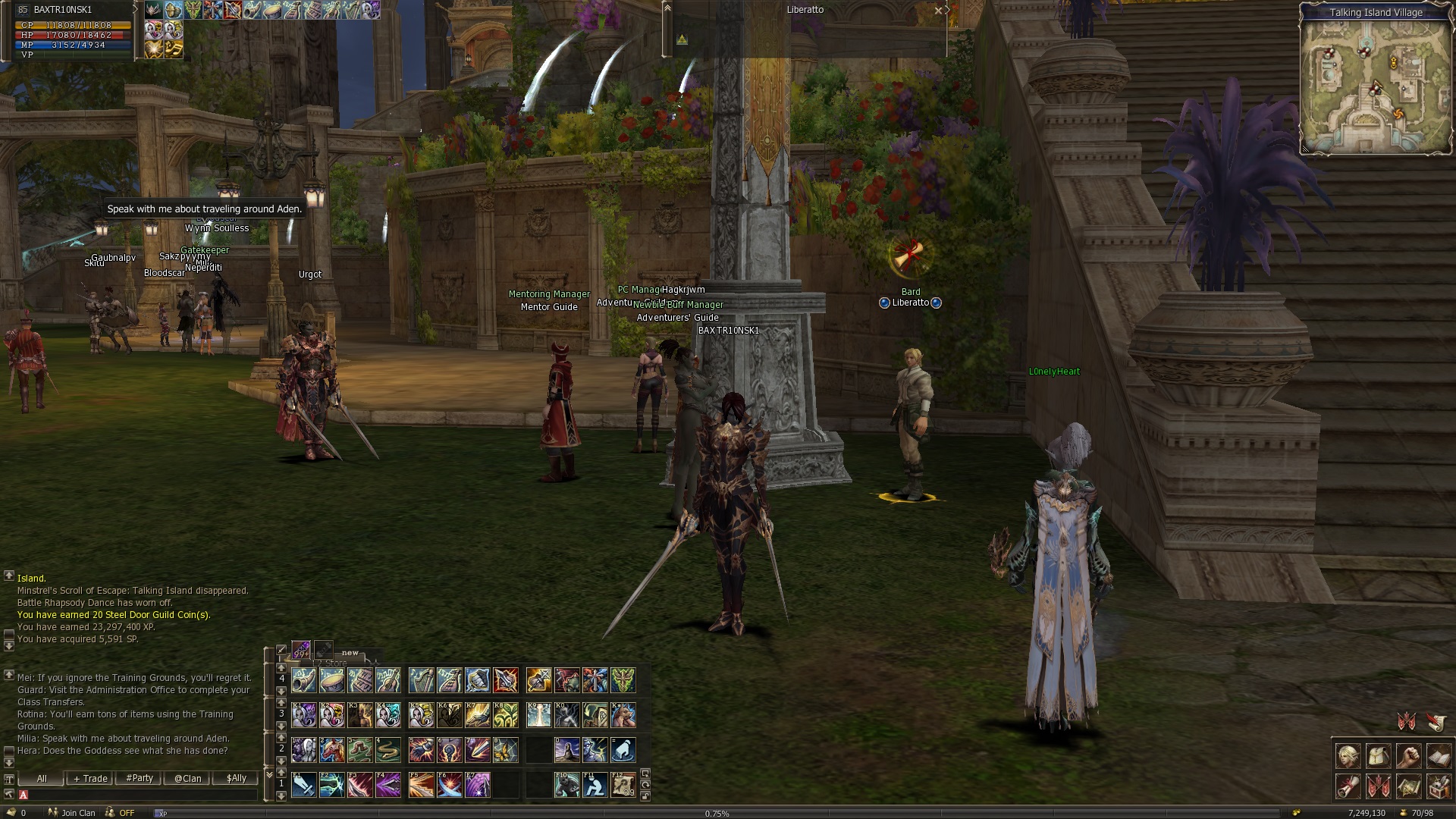
Task: Use the F1 sword attack skill
Action: tap(304, 785)
